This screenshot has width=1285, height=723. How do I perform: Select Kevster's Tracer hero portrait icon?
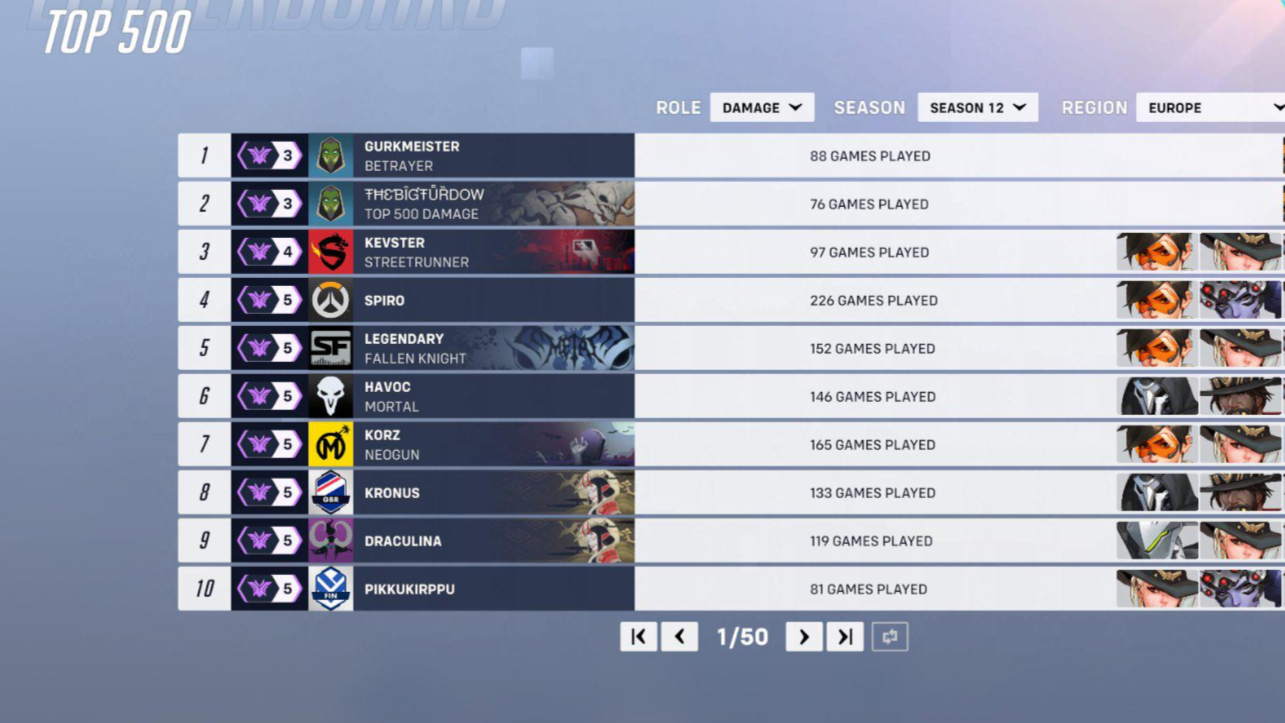click(x=1156, y=252)
